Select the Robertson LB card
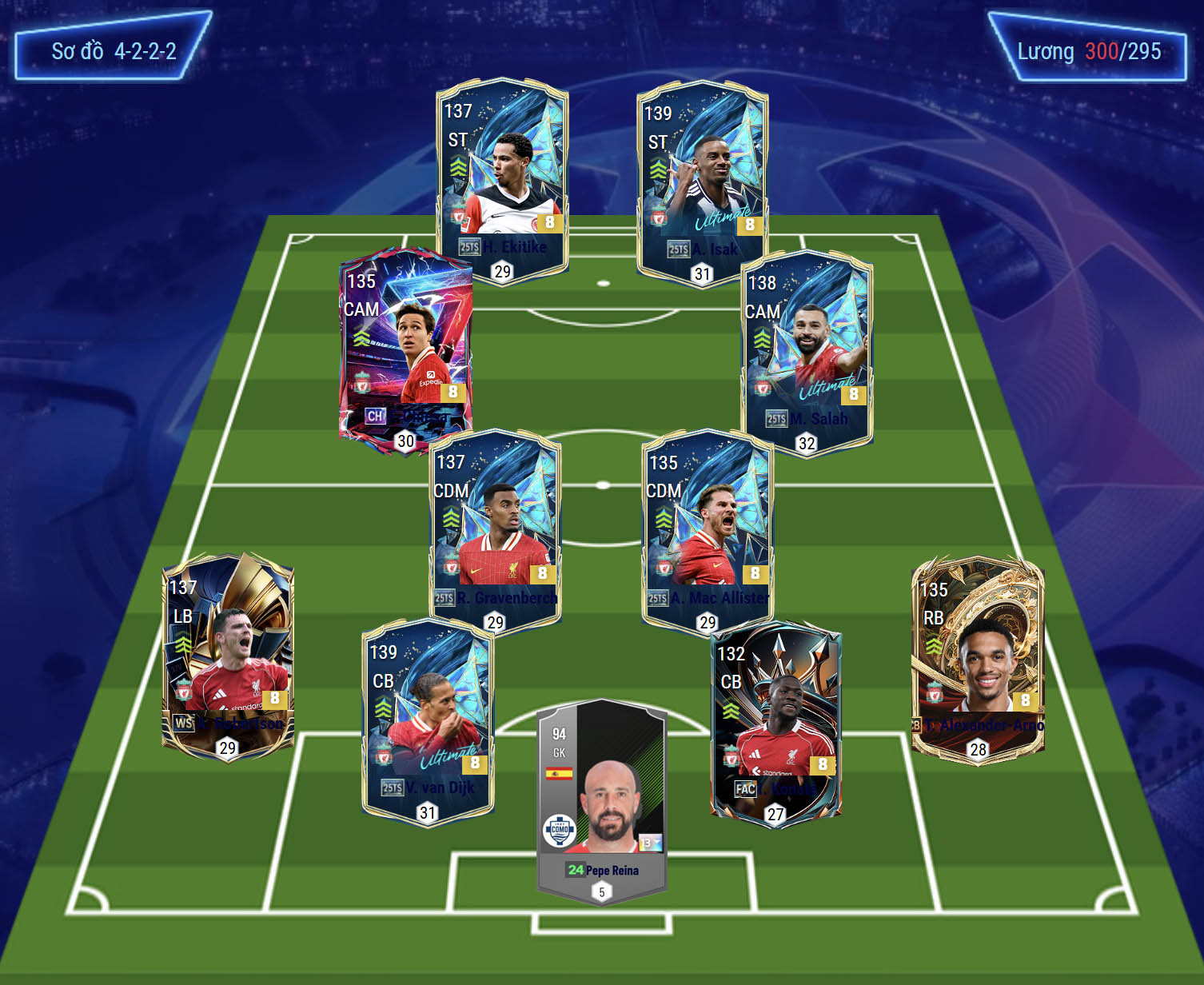Viewport: 1204px width, 985px height. coord(228,652)
